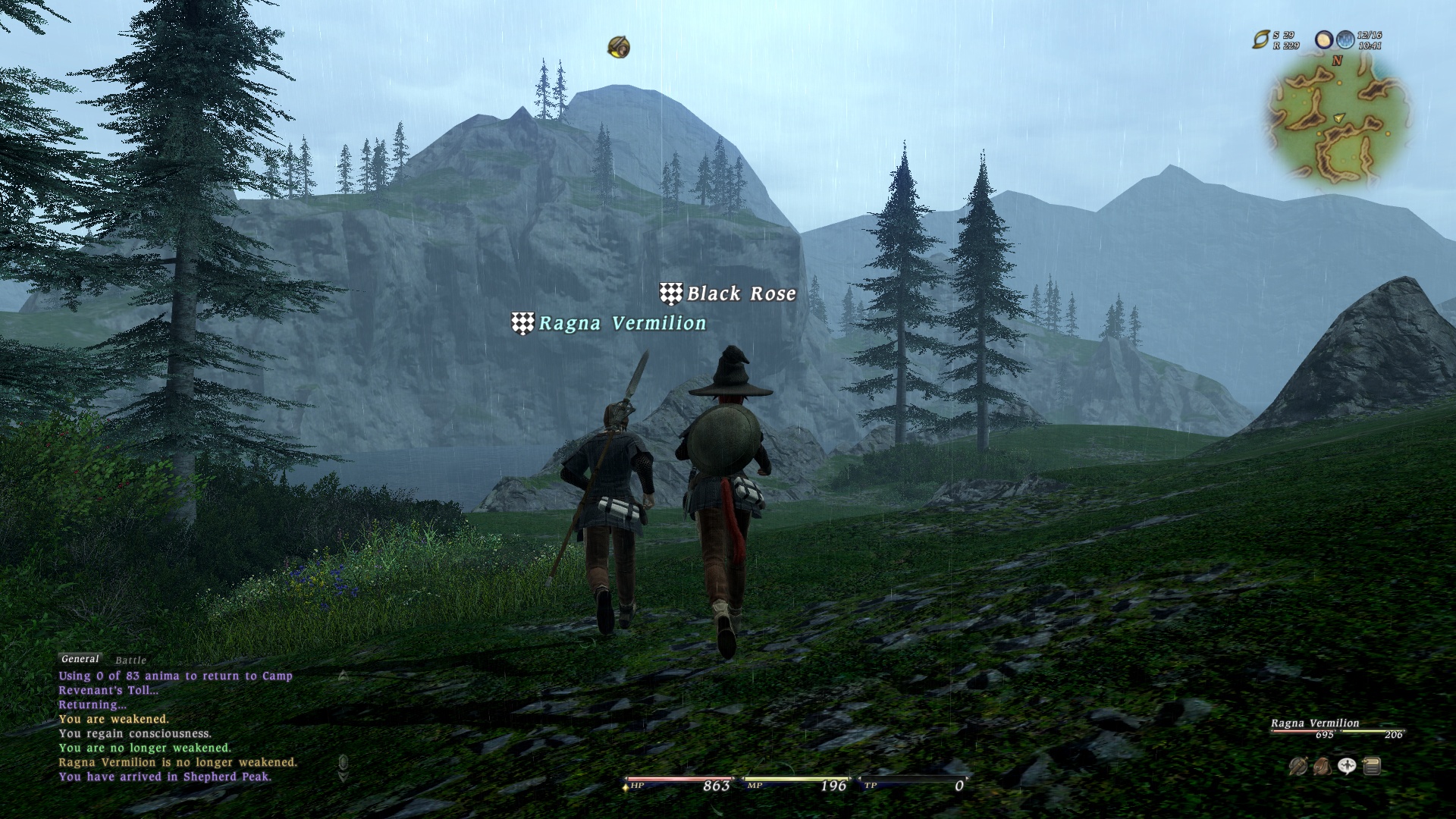Screen dimensions: 1456x819
Task: Click the rainy weather icon
Action: coord(1345,39)
